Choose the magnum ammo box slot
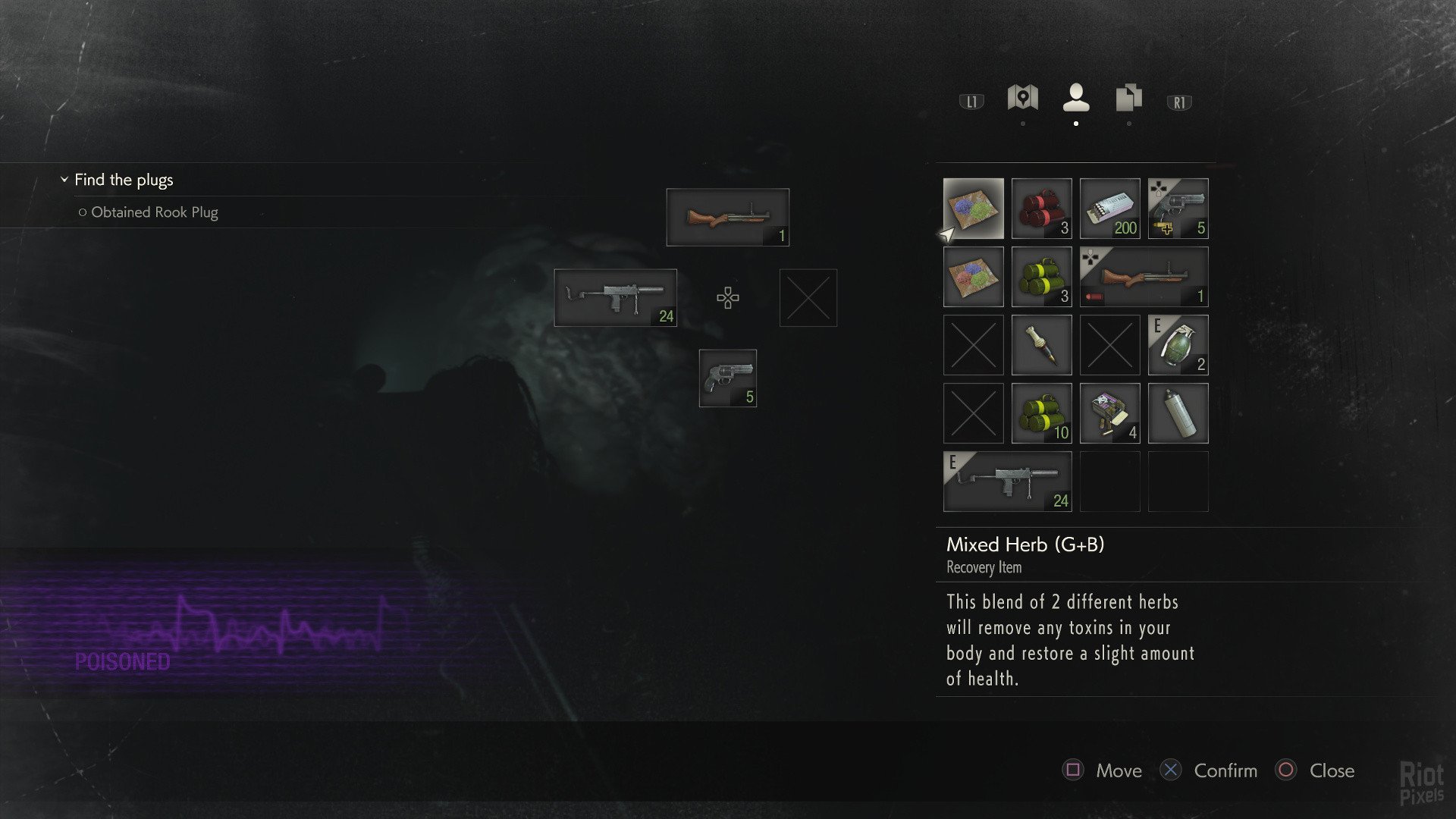 pos(1109,413)
